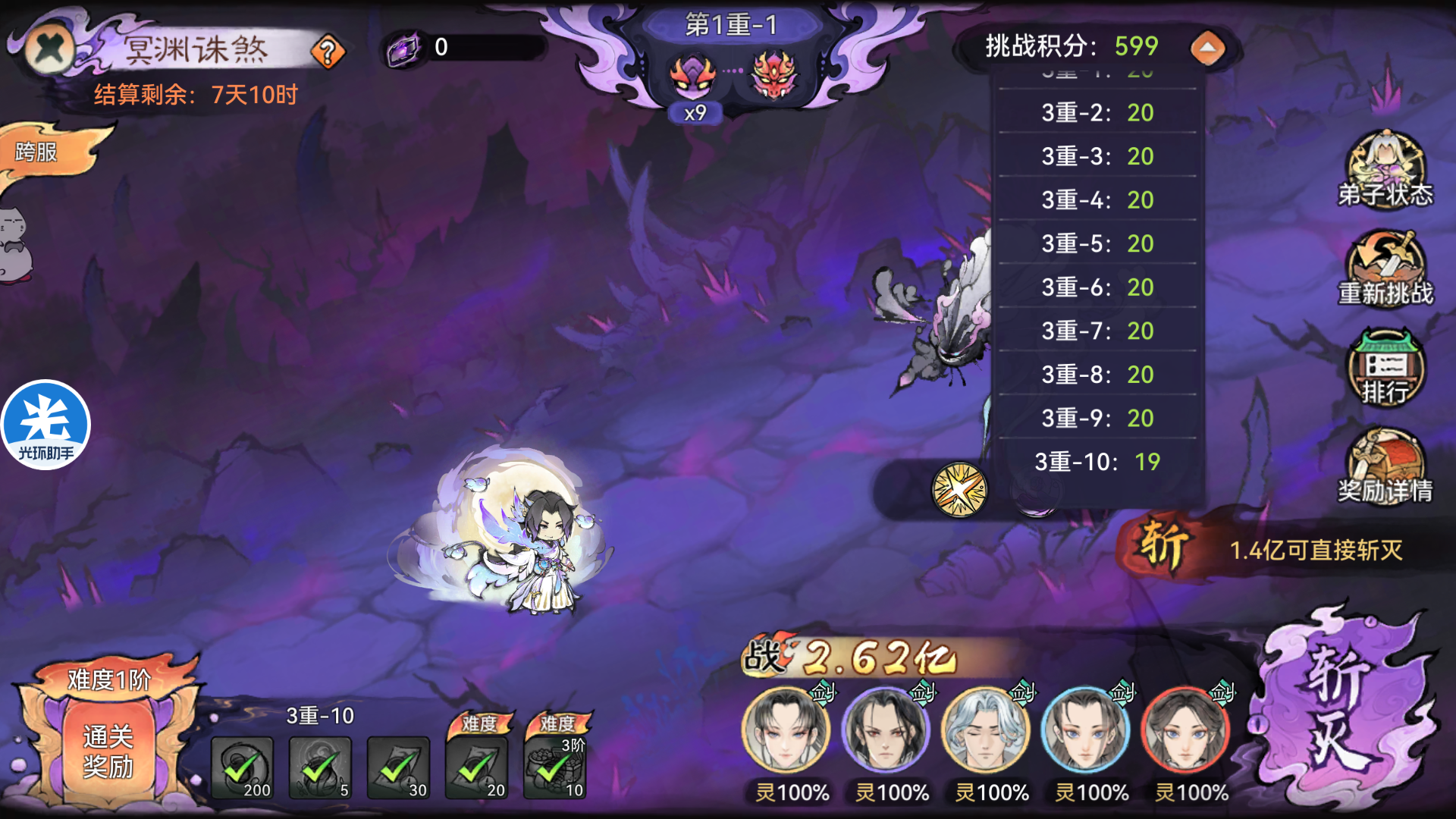Screen dimensions: 1456x819
Task: Click the 第1重-1 stage banner
Action: click(x=730, y=23)
